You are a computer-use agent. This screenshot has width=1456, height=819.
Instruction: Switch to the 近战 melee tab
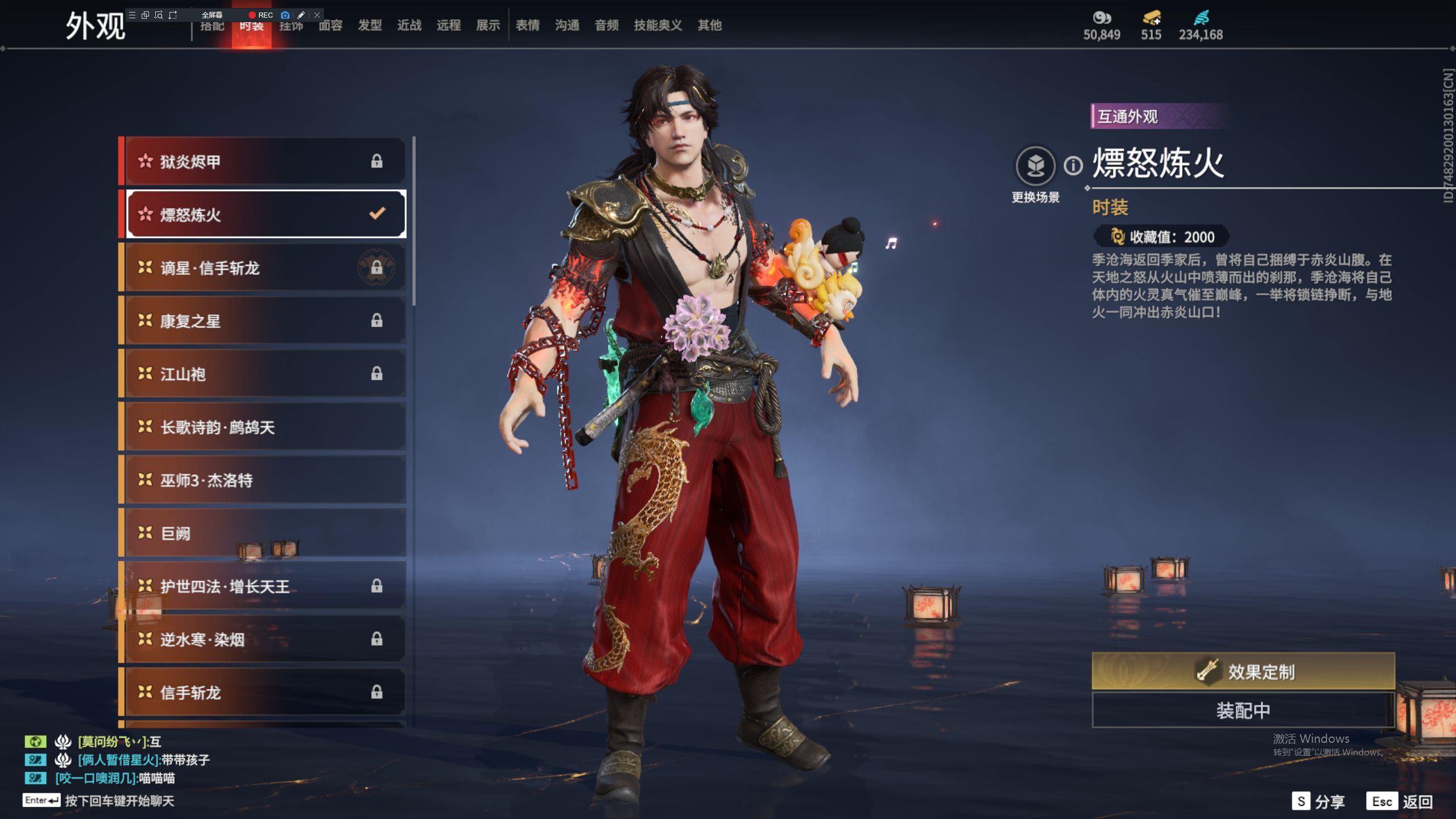pos(409,26)
